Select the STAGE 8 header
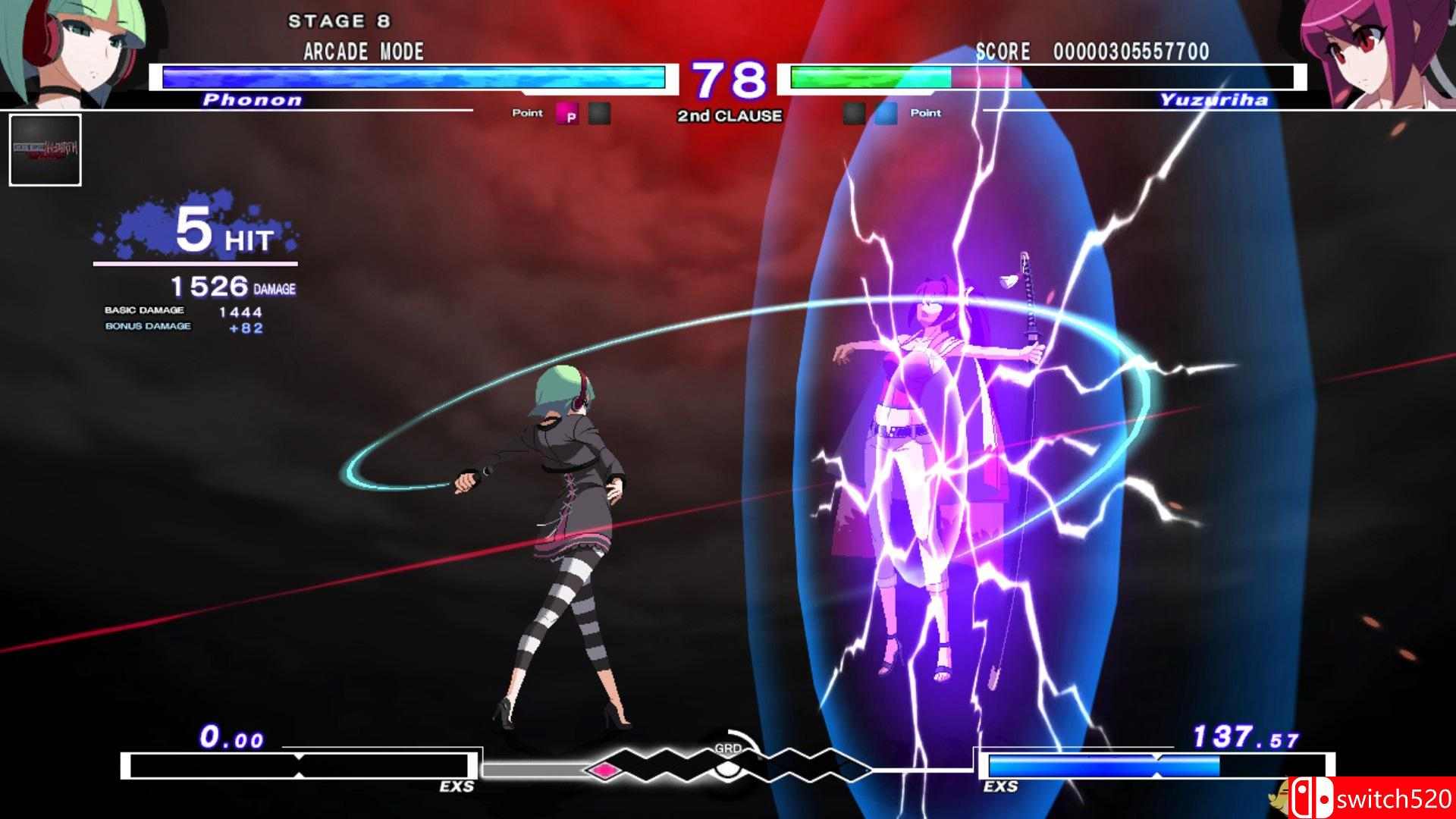 [x=337, y=21]
